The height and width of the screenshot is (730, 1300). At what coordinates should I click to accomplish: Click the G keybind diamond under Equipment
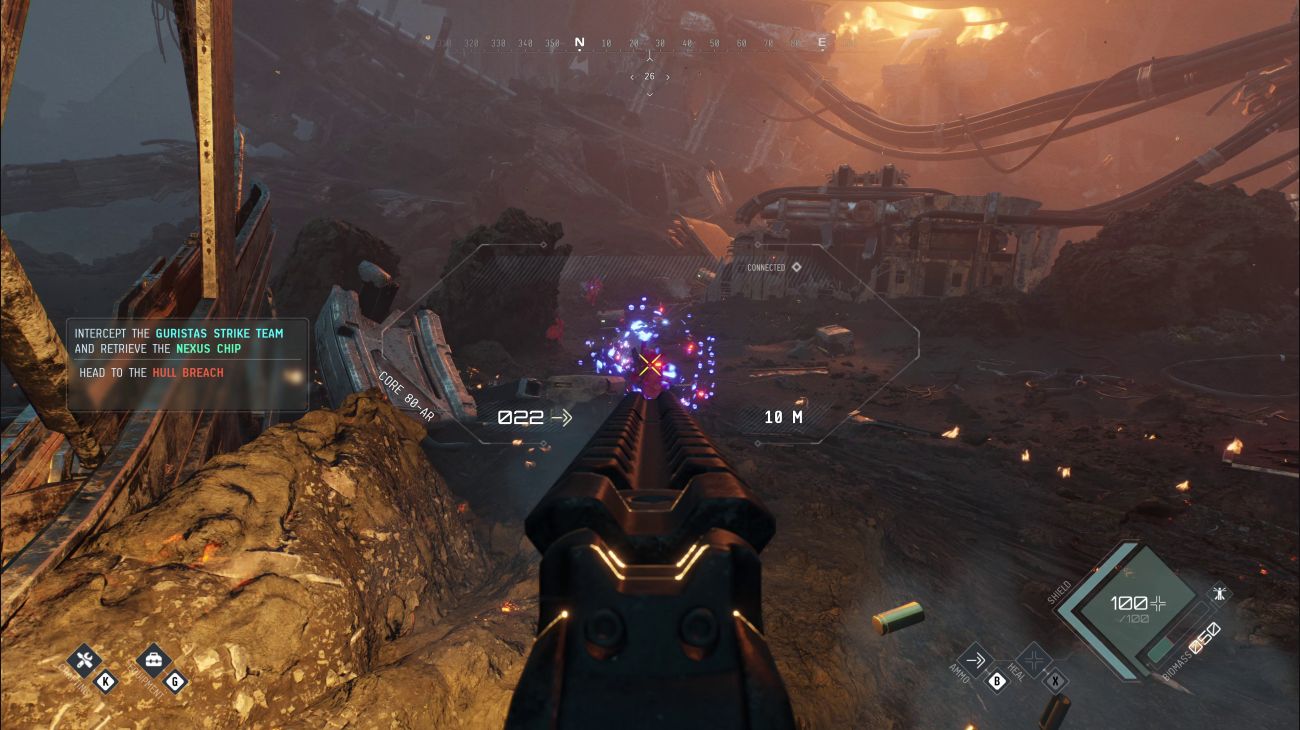(x=174, y=682)
